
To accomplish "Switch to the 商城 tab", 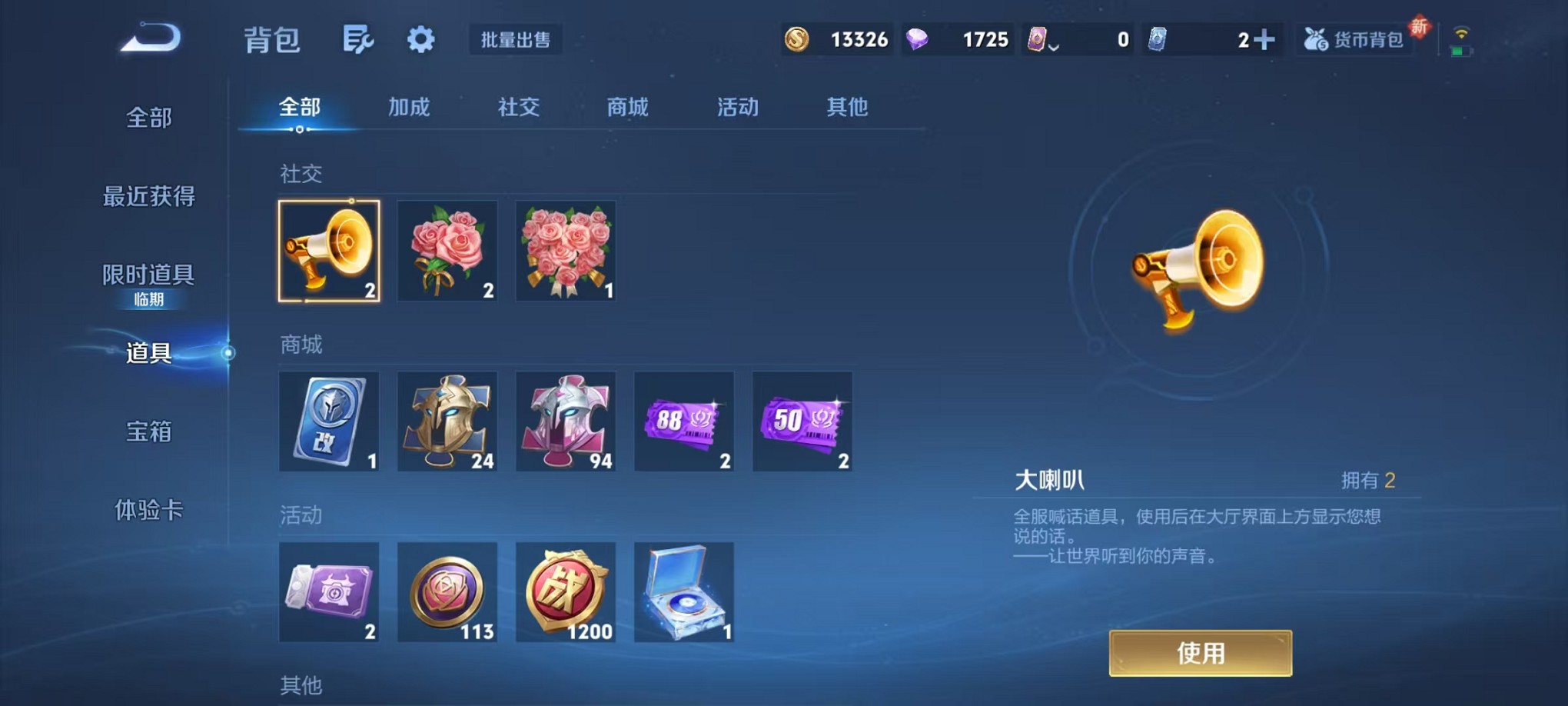I will pos(627,108).
